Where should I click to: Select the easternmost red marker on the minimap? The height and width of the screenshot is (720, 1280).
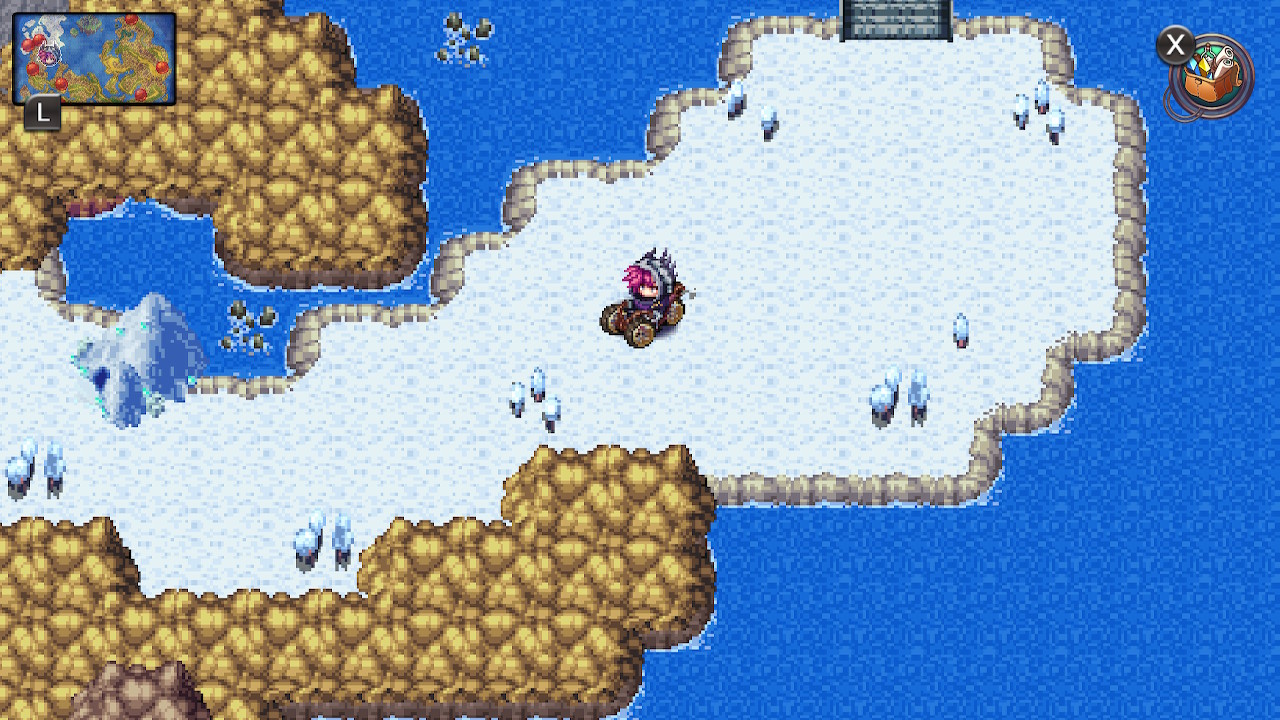(x=161, y=67)
